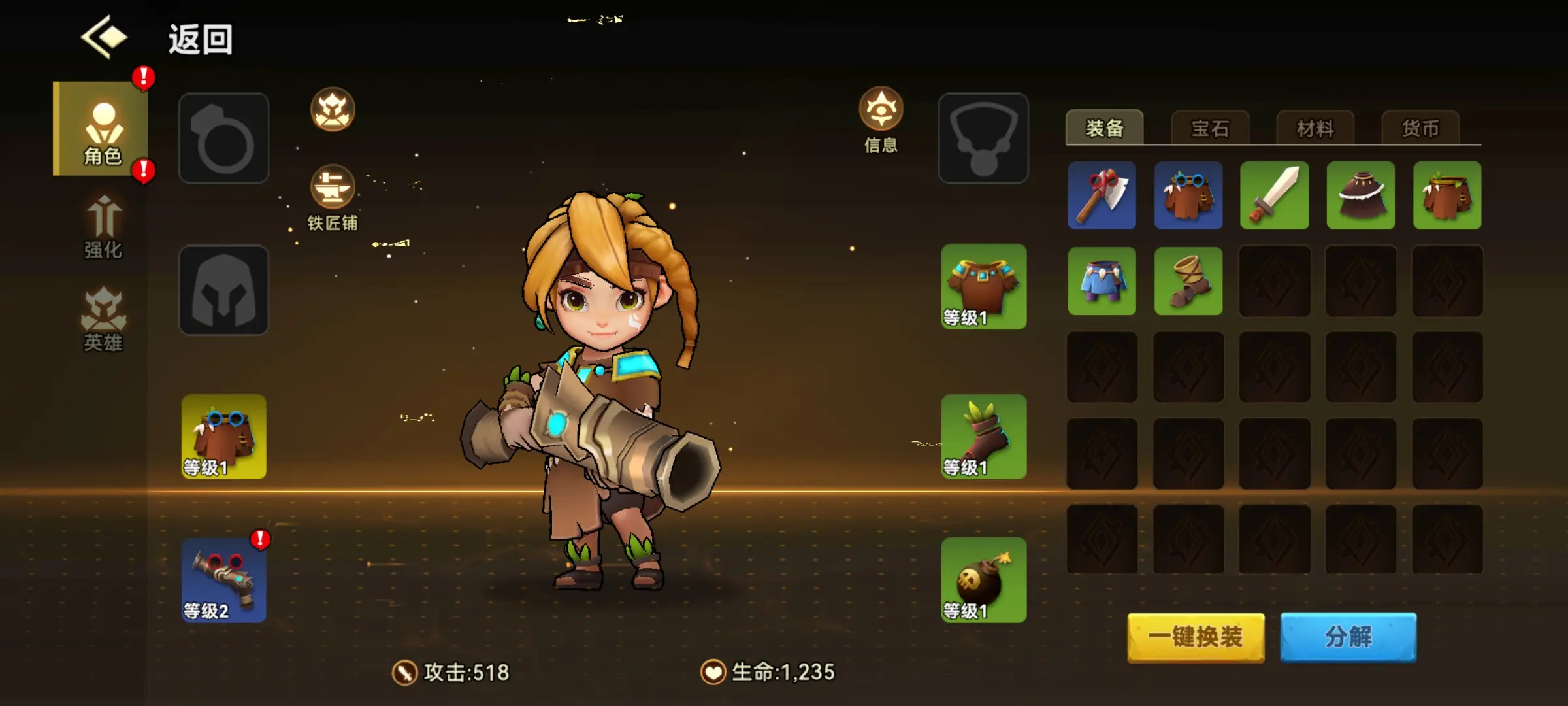Viewport: 1568px width, 706px height.
Task: Open the 英雄 side tab
Action: point(103,320)
